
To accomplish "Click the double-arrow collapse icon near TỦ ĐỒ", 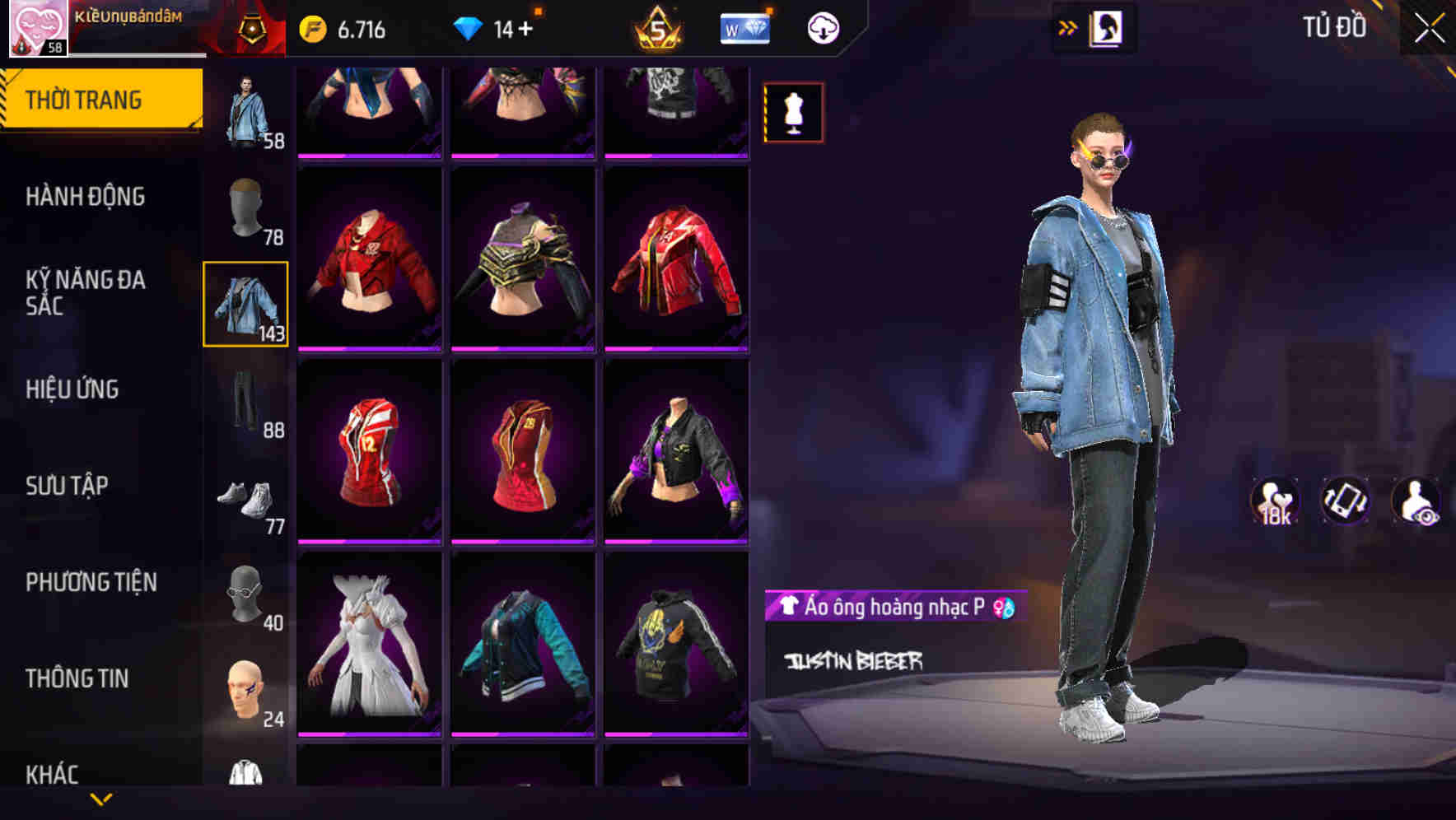I will pyautogui.click(x=1068, y=26).
